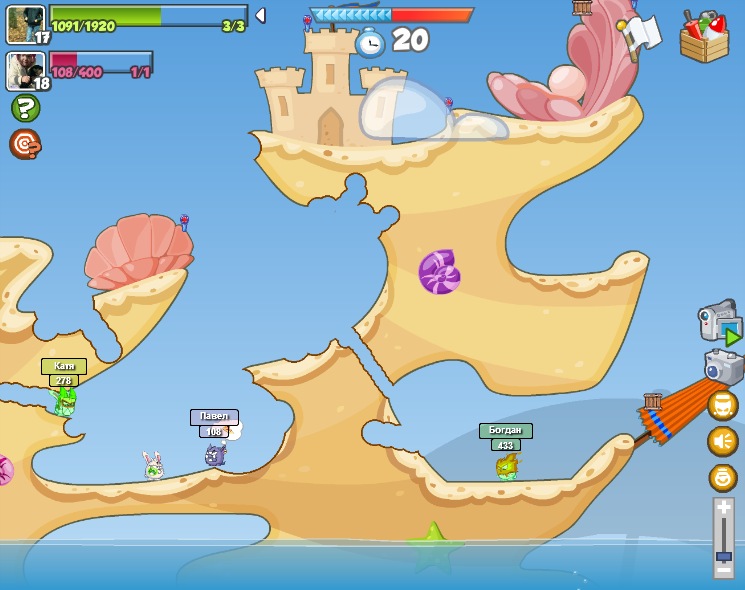745x590 pixels.
Task: Open the weapons crate inventory
Action: [x=704, y=38]
